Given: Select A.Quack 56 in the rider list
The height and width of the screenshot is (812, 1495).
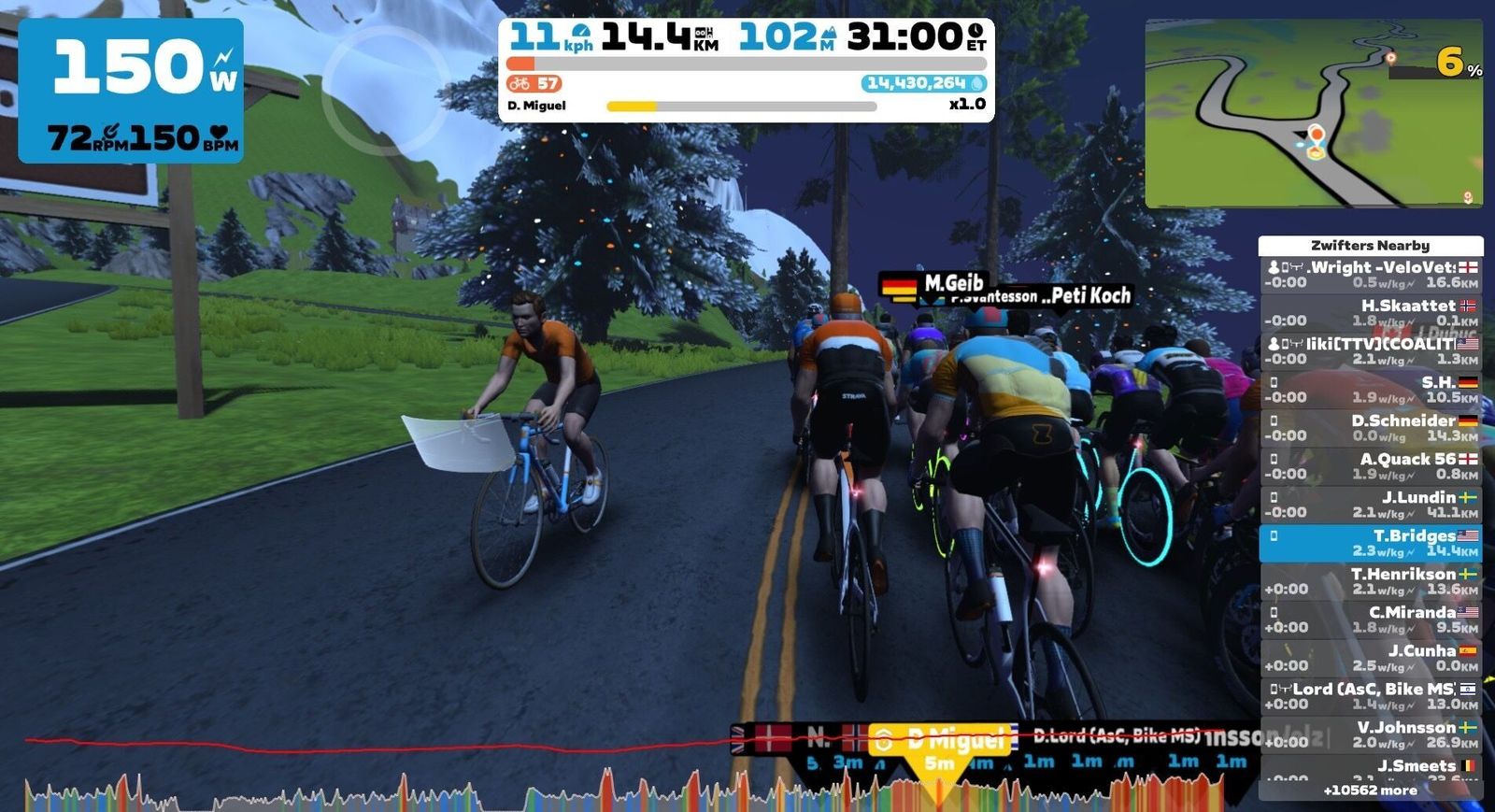Looking at the screenshot, I should point(1370,466).
